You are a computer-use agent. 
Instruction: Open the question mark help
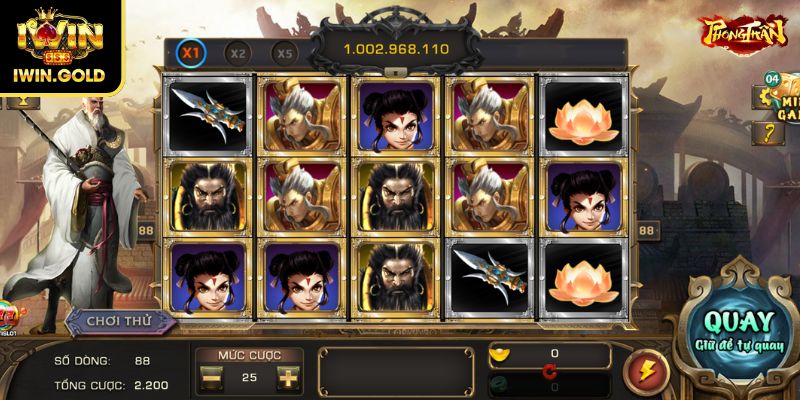coord(770,134)
